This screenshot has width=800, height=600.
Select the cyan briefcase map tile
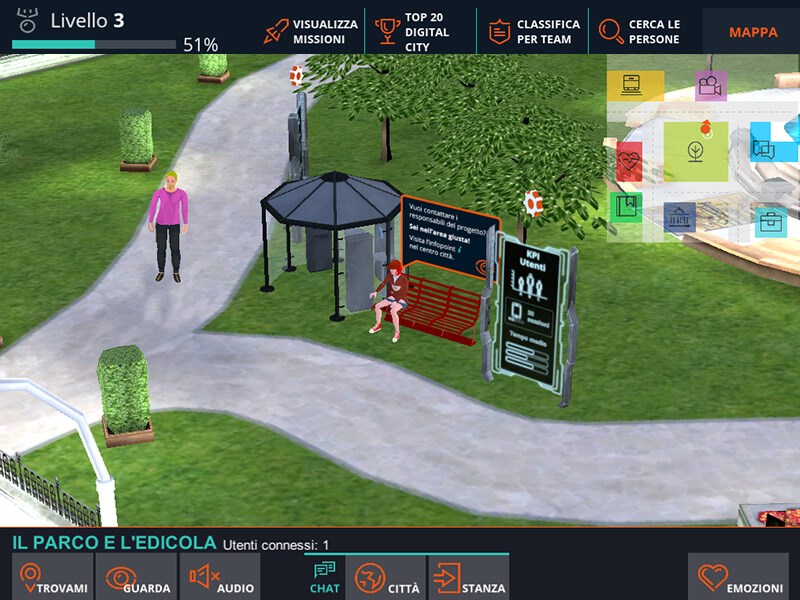(769, 221)
